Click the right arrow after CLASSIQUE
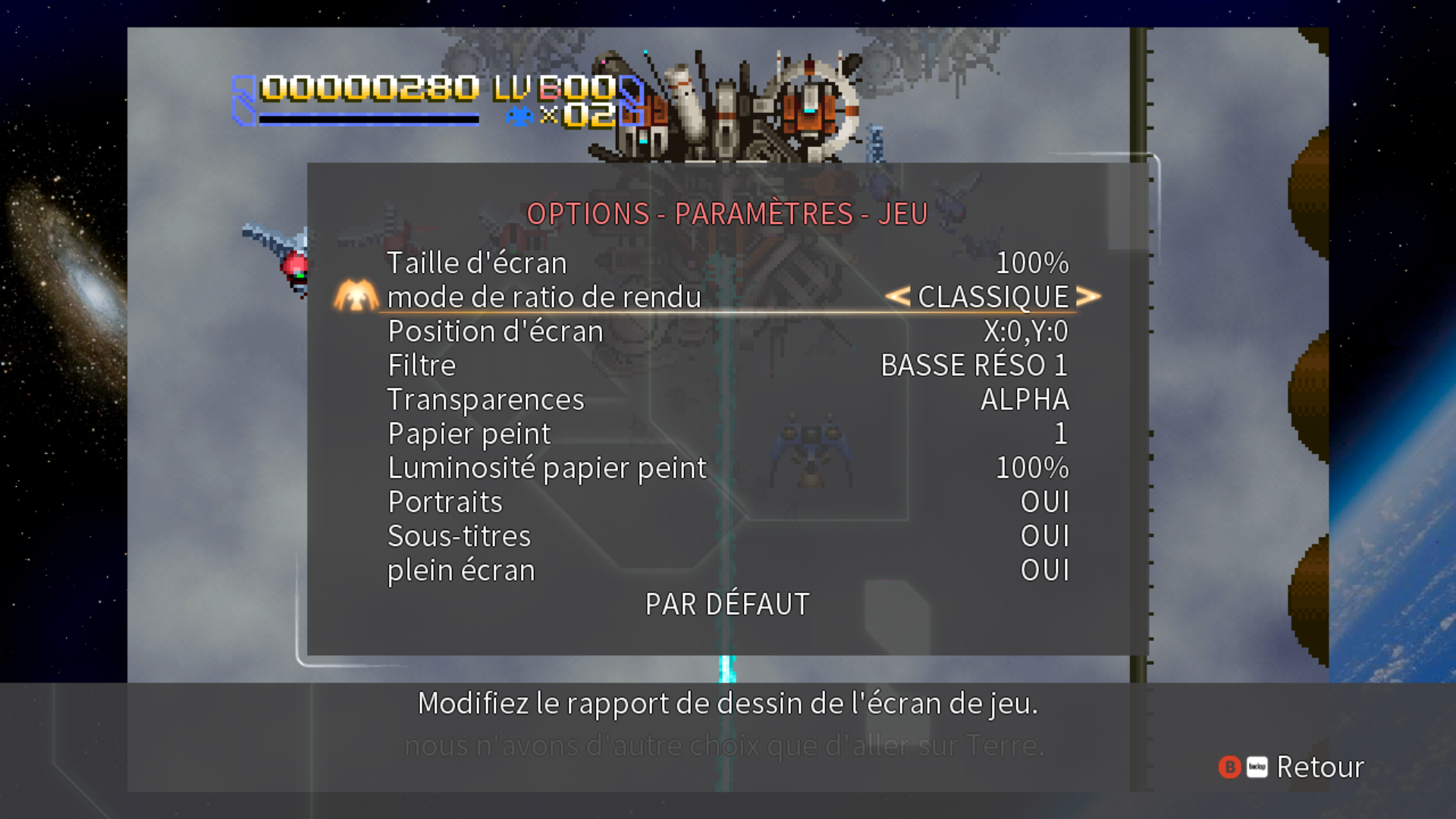The width and height of the screenshot is (1456, 819). tap(1090, 297)
